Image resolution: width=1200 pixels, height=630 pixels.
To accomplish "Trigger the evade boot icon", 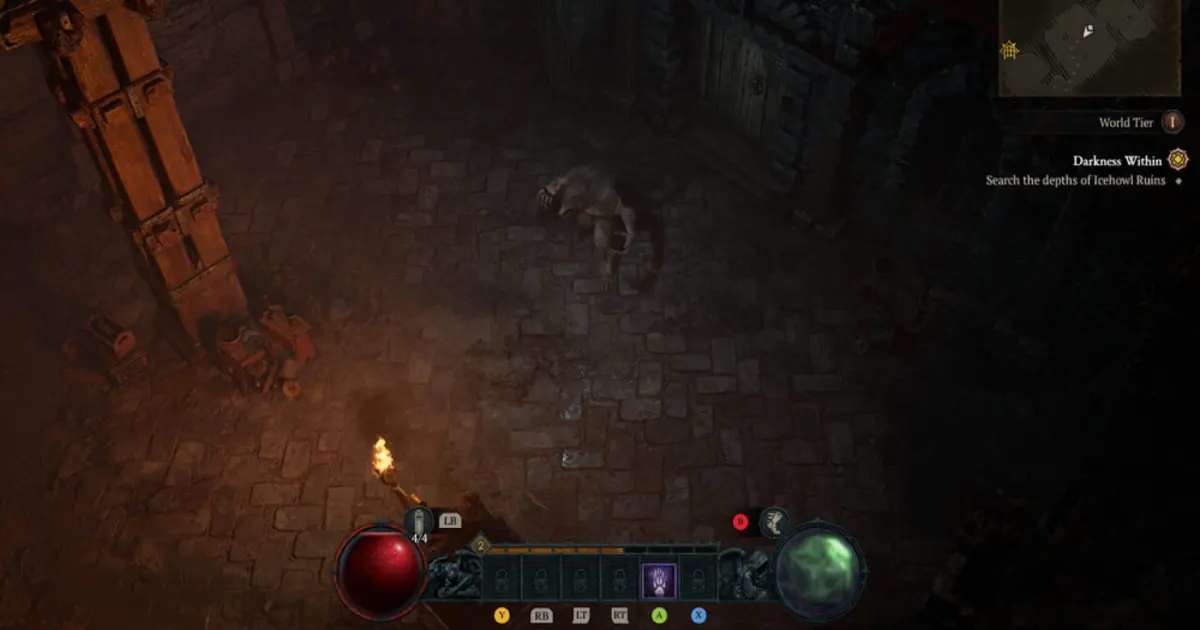I will [773, 521].
